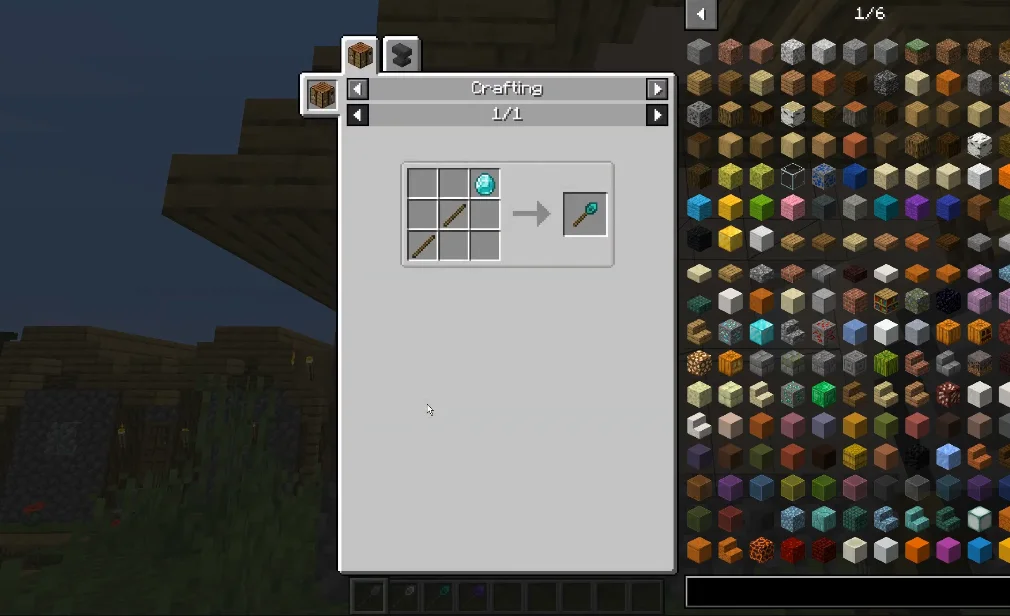Click the right arrow beside the Crafting title
Screen dimensions: 1010x616
pyautogui.click(x=657, y=89)
